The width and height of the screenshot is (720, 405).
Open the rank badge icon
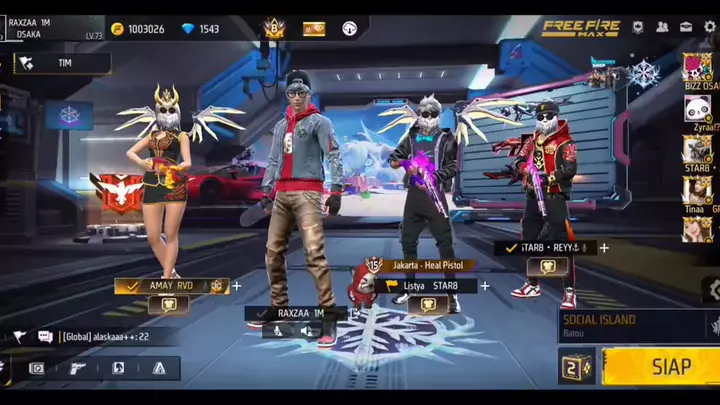274,29
